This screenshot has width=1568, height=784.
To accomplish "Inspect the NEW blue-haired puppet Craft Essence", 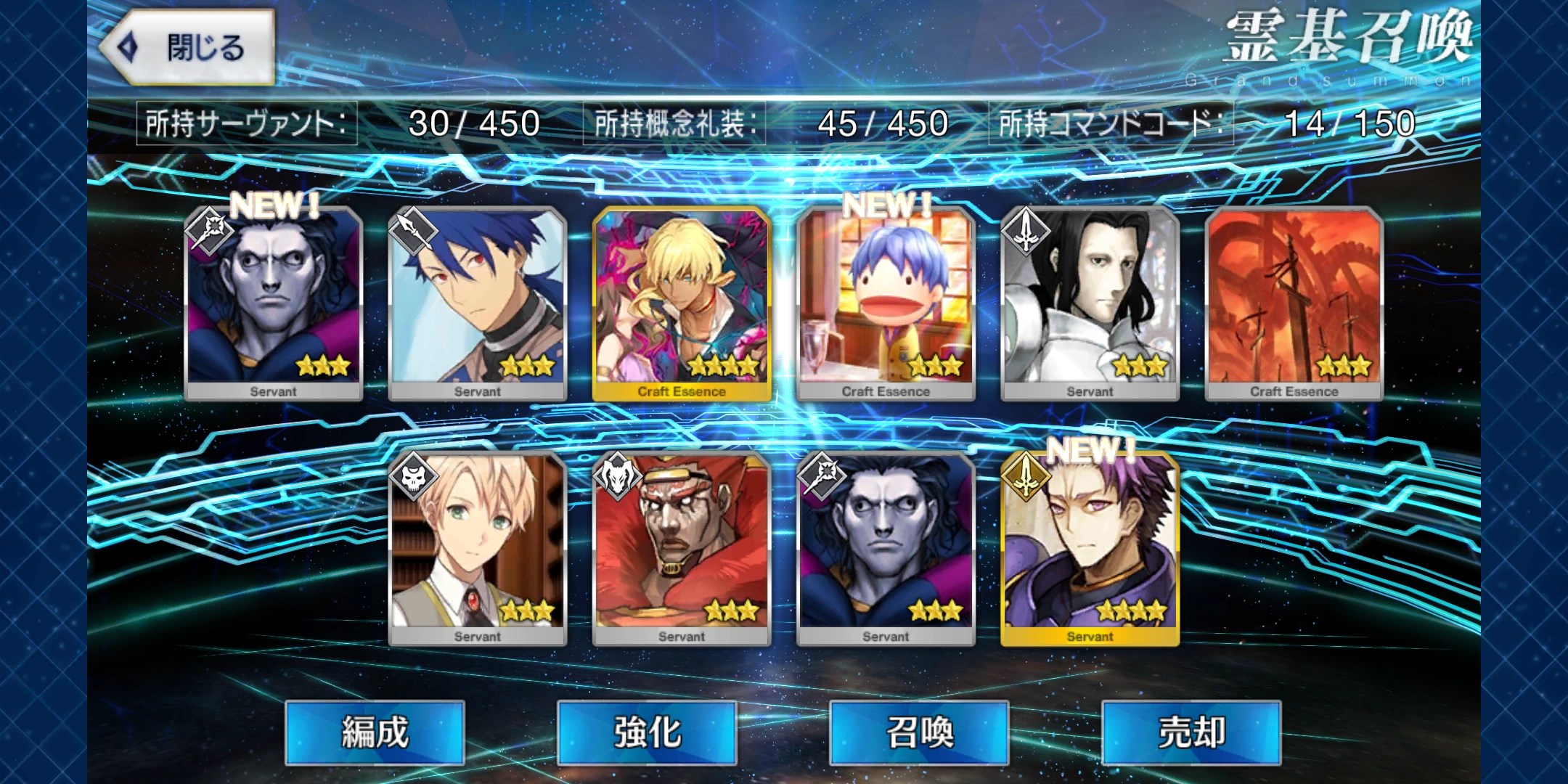I will click(886, 302).
